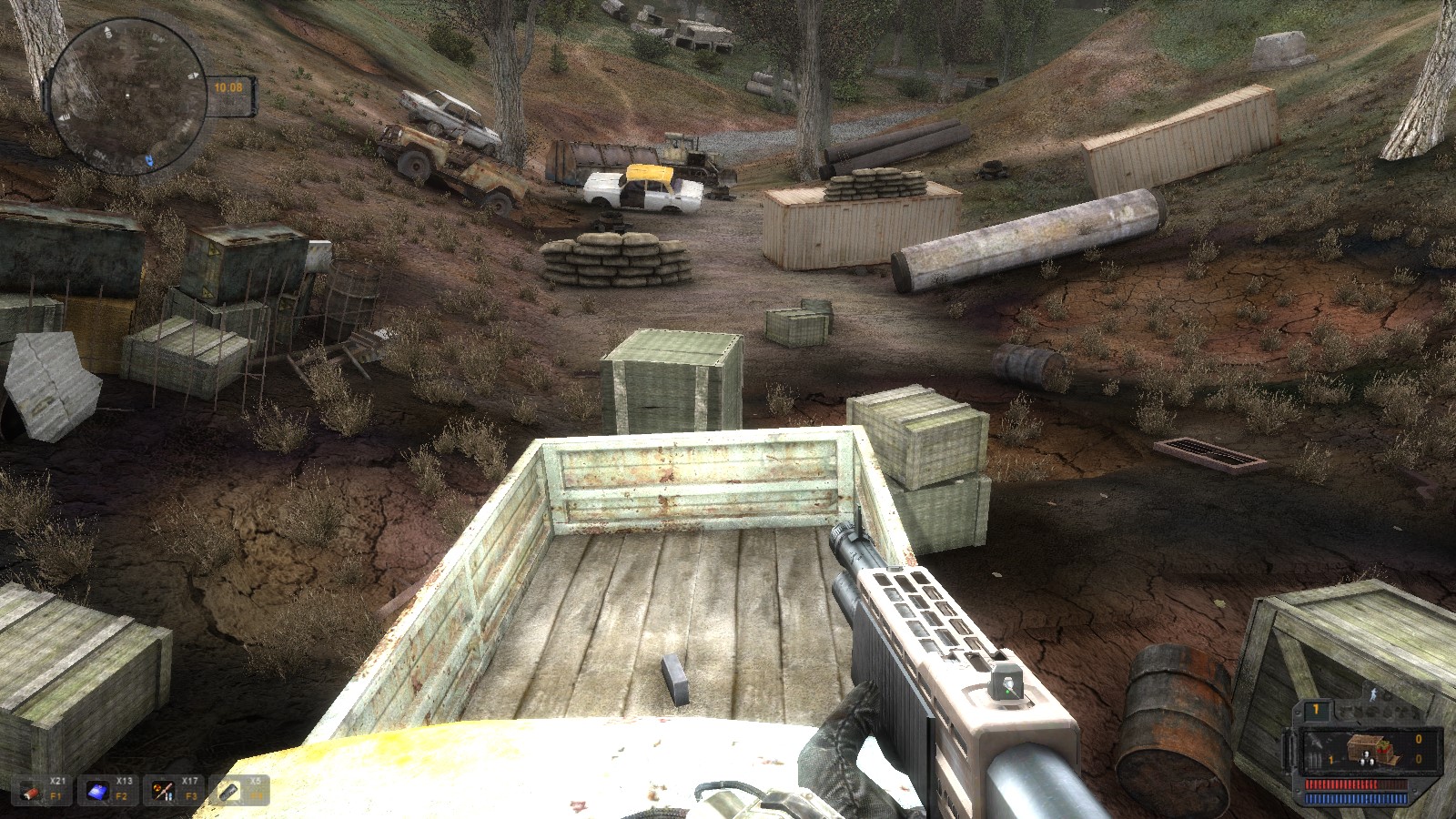1456x819 pixels.
Task: Click the running stance indicator icon
Action: point(1374,693)
